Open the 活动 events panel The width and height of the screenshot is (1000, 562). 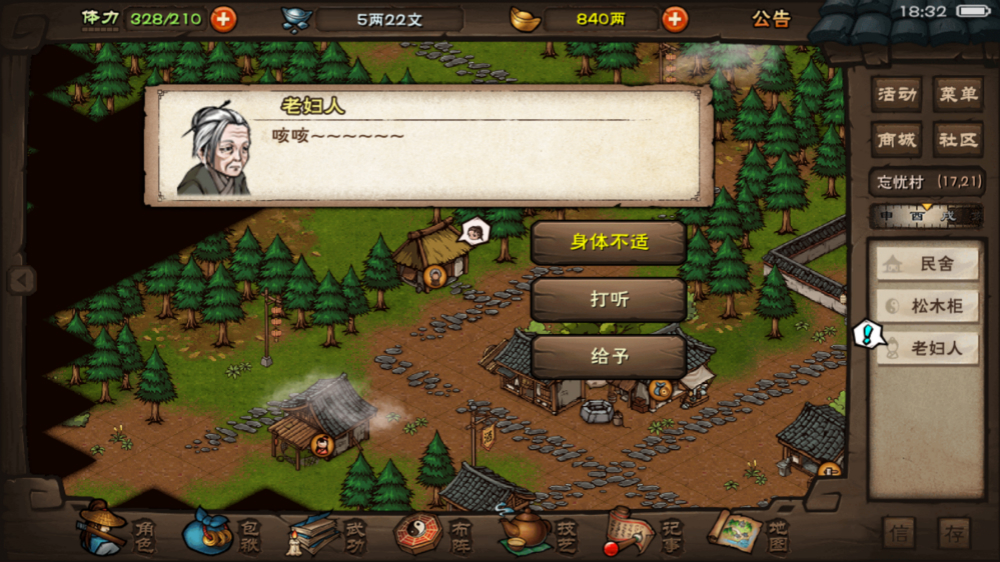896,95
